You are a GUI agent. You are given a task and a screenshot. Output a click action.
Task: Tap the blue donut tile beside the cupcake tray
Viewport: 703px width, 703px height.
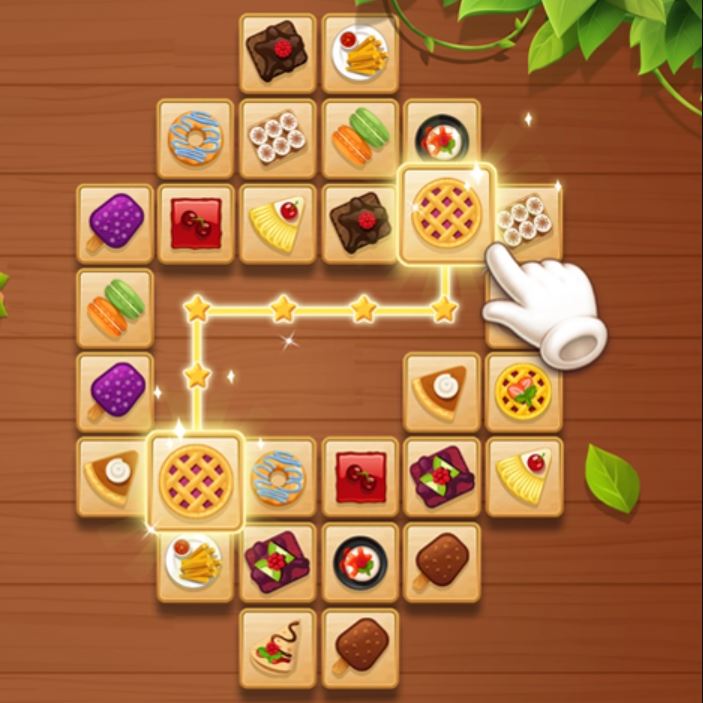tap(195, 137)
